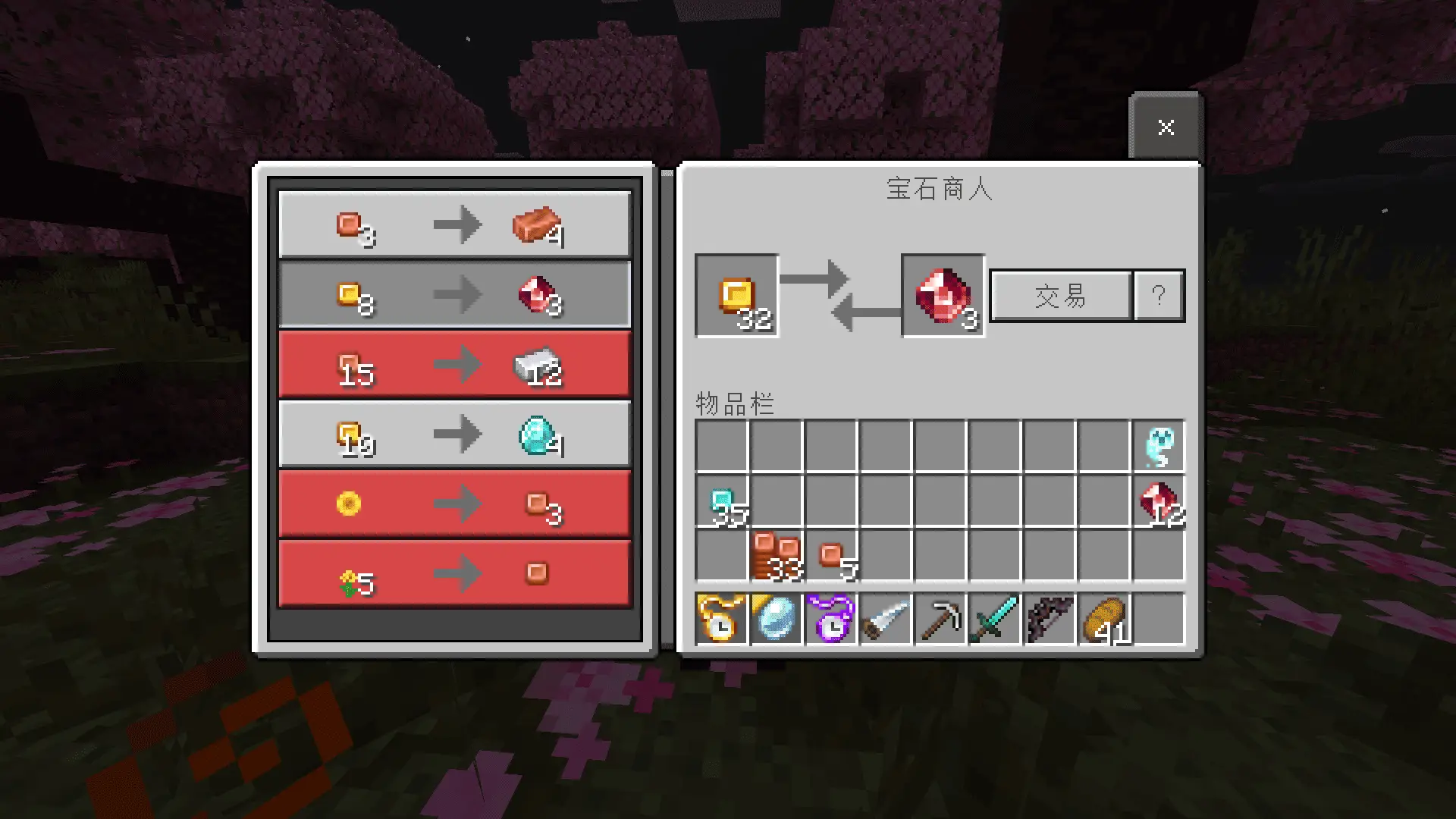Image resolution: width=1456 pixels, height=819 pixels.
Task: Select the sunflower trade offer
Action: pos(454,504)
